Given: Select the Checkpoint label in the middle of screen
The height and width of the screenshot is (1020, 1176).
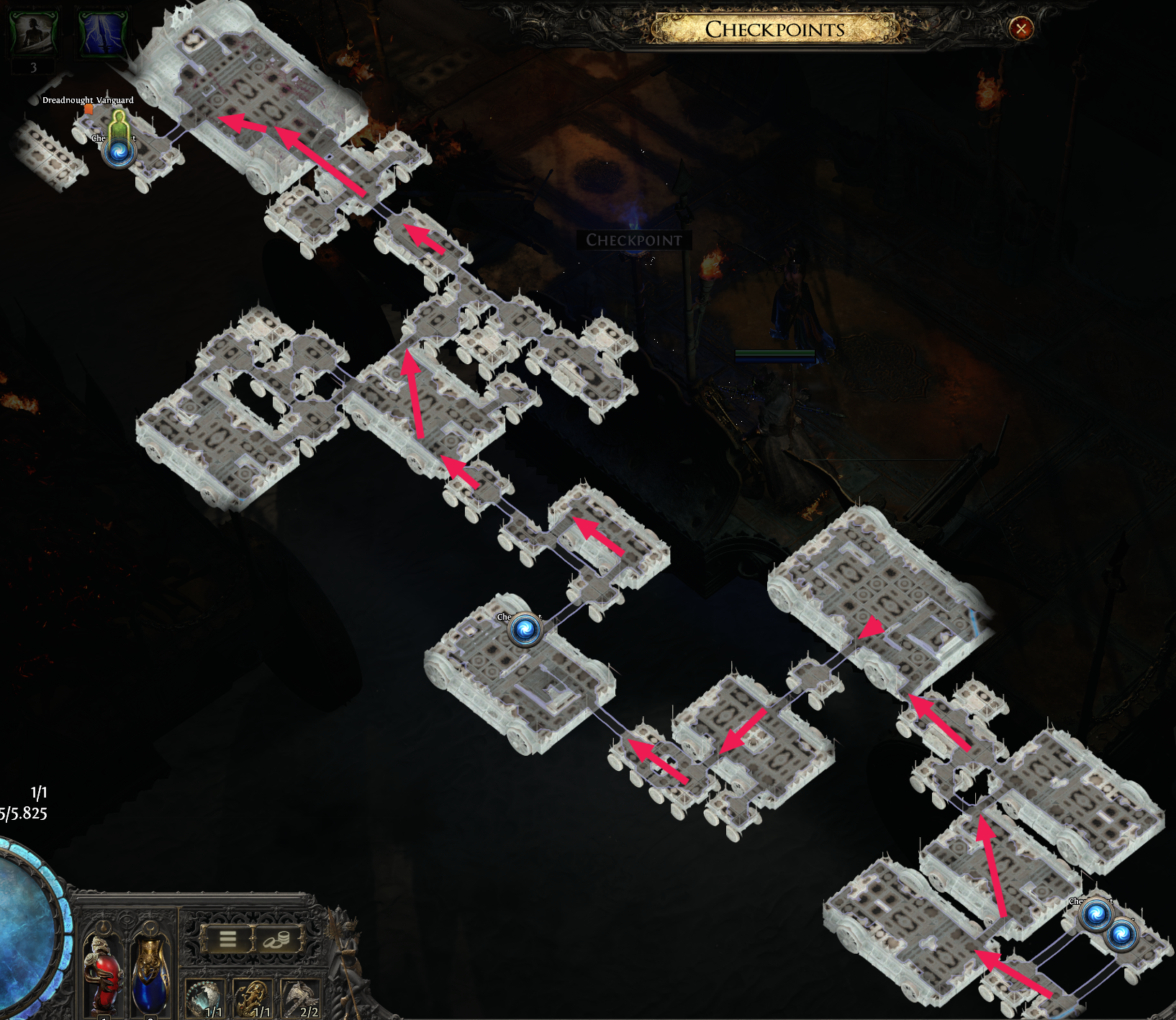Looking at the screenshot, I should (633, 240).
